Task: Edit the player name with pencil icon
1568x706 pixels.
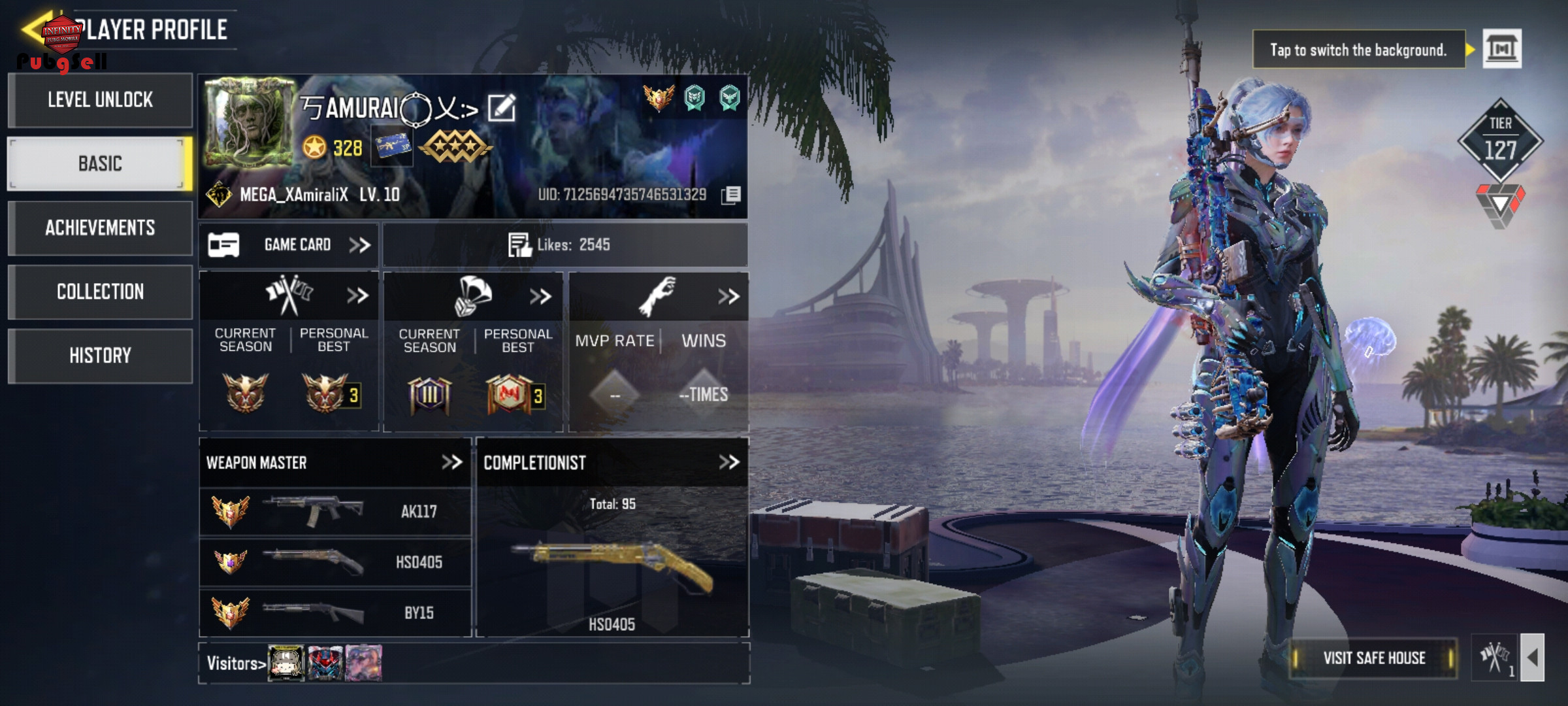Action: 502,109
